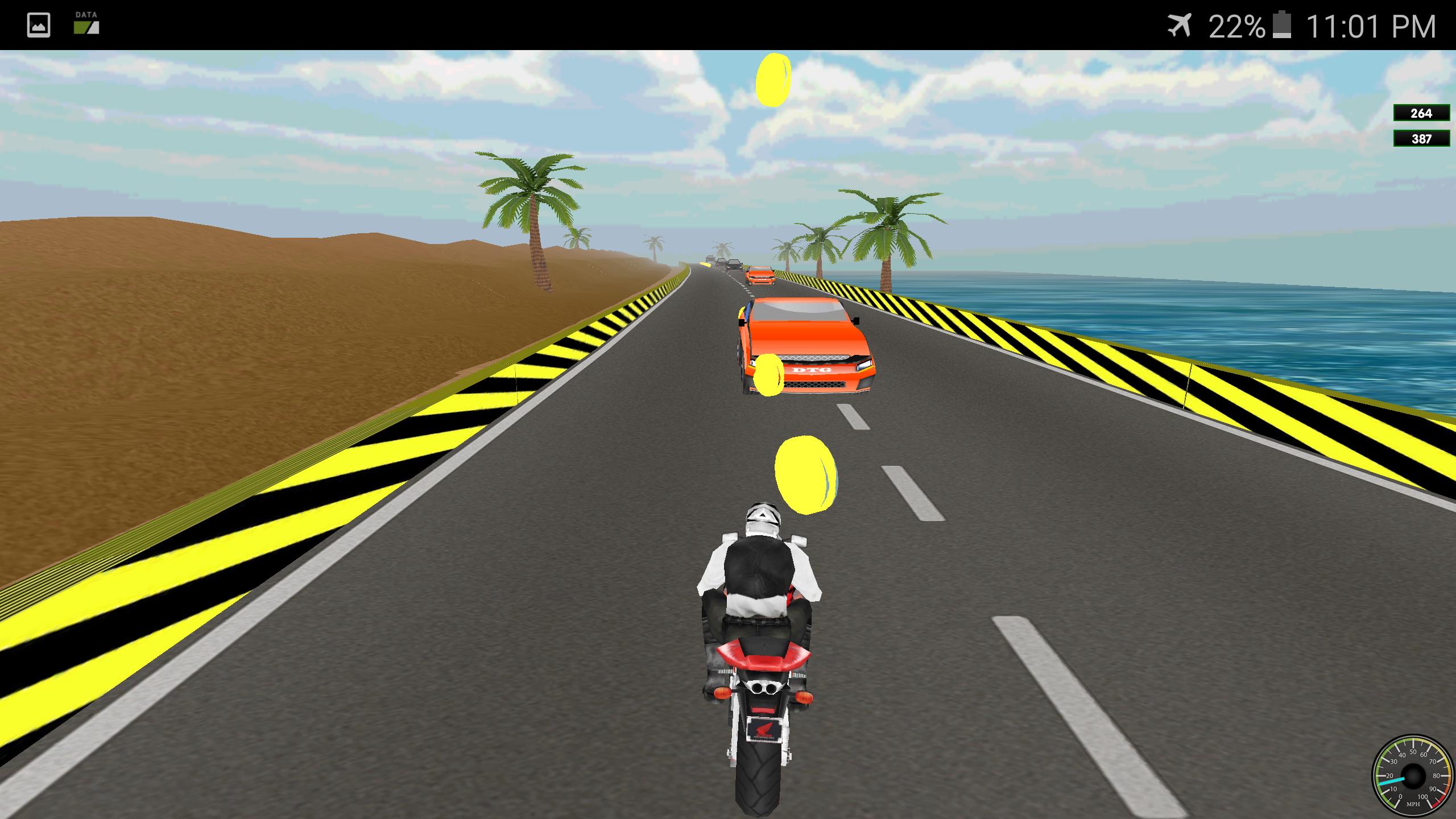Select the DATA usage indicator icon
Screen dimensions: 1456x819
pyautogui.click(x=85, y=25)
